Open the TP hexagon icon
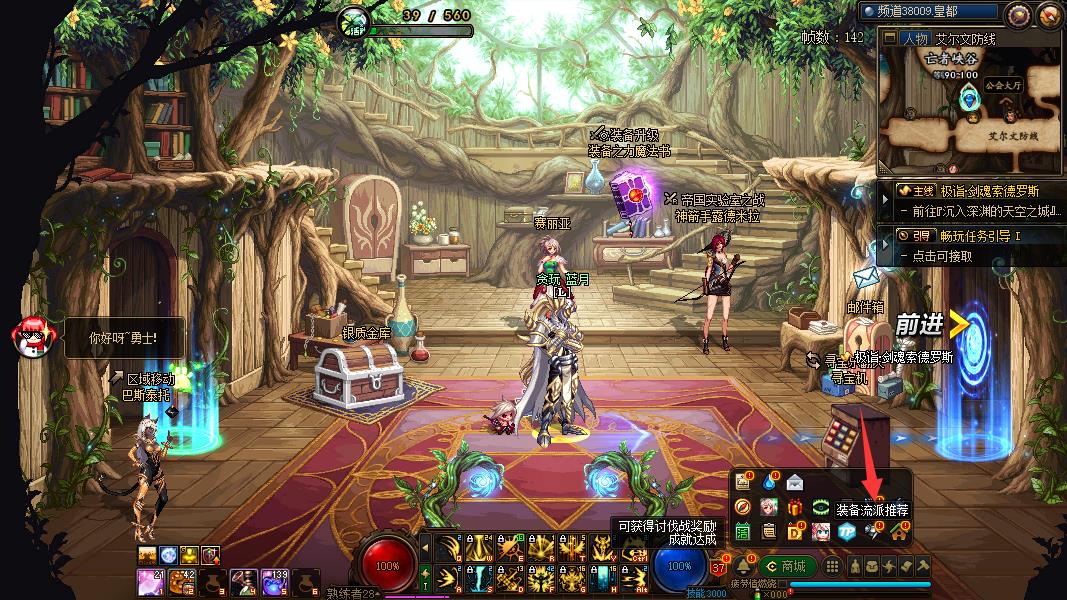 pos(846,531)
